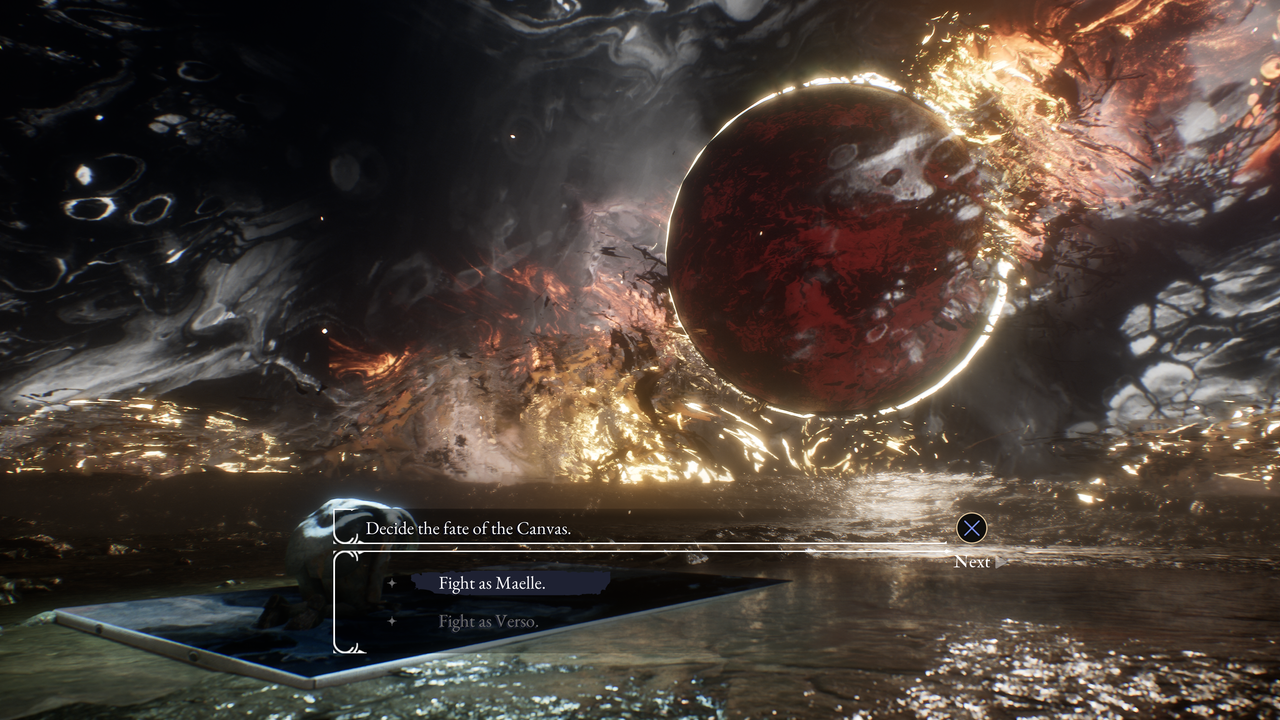Select "Fight as Verso." dialogue choice
The height and width of the screenshot is (720, 1280).
(x=488, y=622)
